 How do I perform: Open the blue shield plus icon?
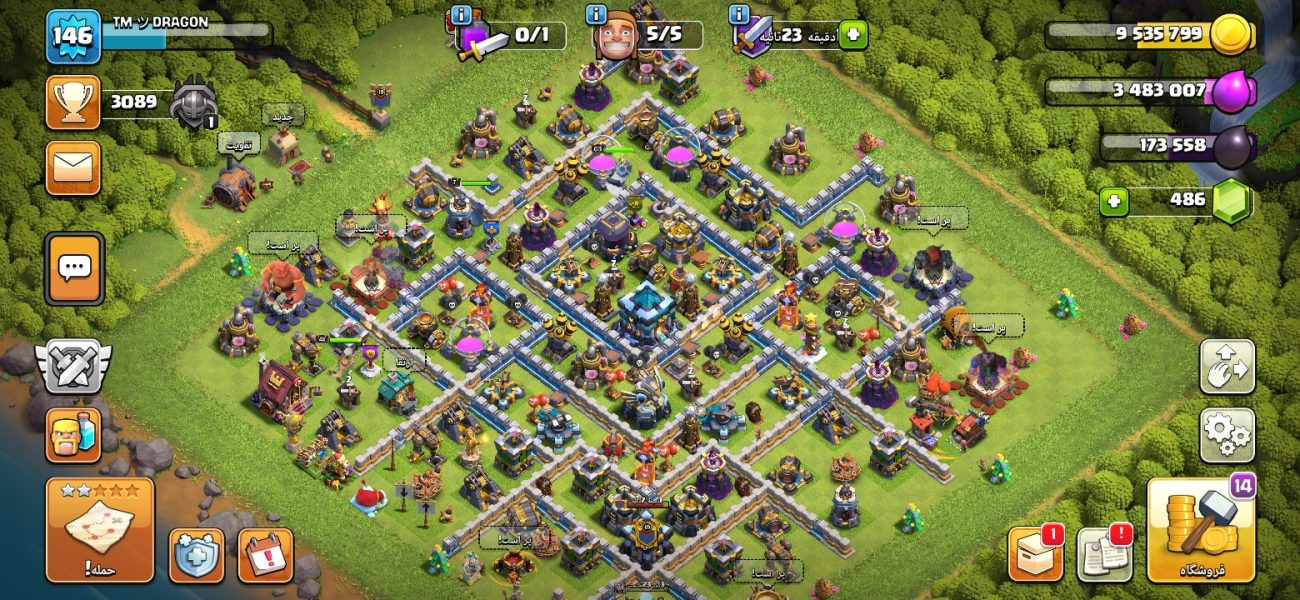pos(196,555)
